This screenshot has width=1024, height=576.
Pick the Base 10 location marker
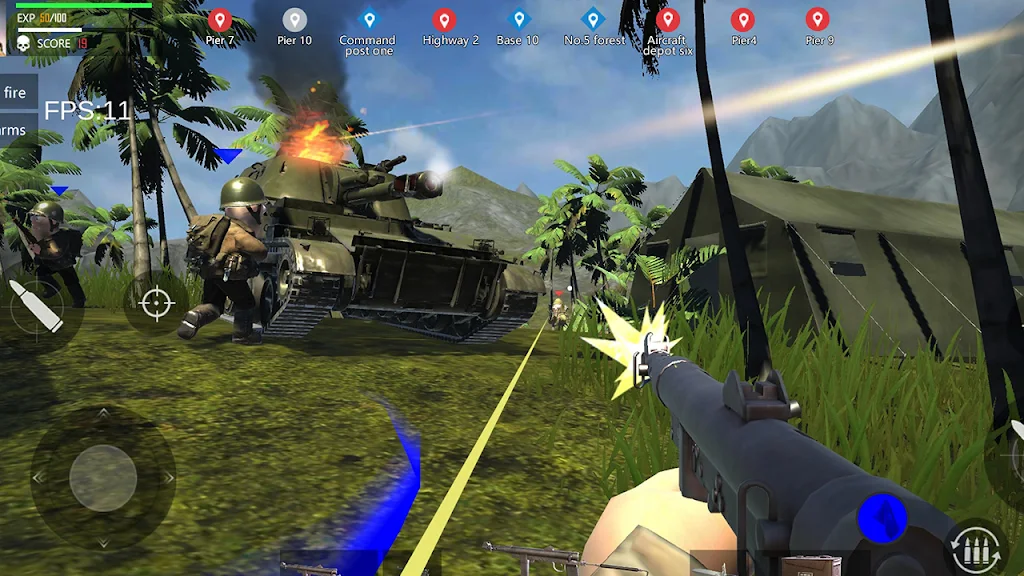click(518, 20)
